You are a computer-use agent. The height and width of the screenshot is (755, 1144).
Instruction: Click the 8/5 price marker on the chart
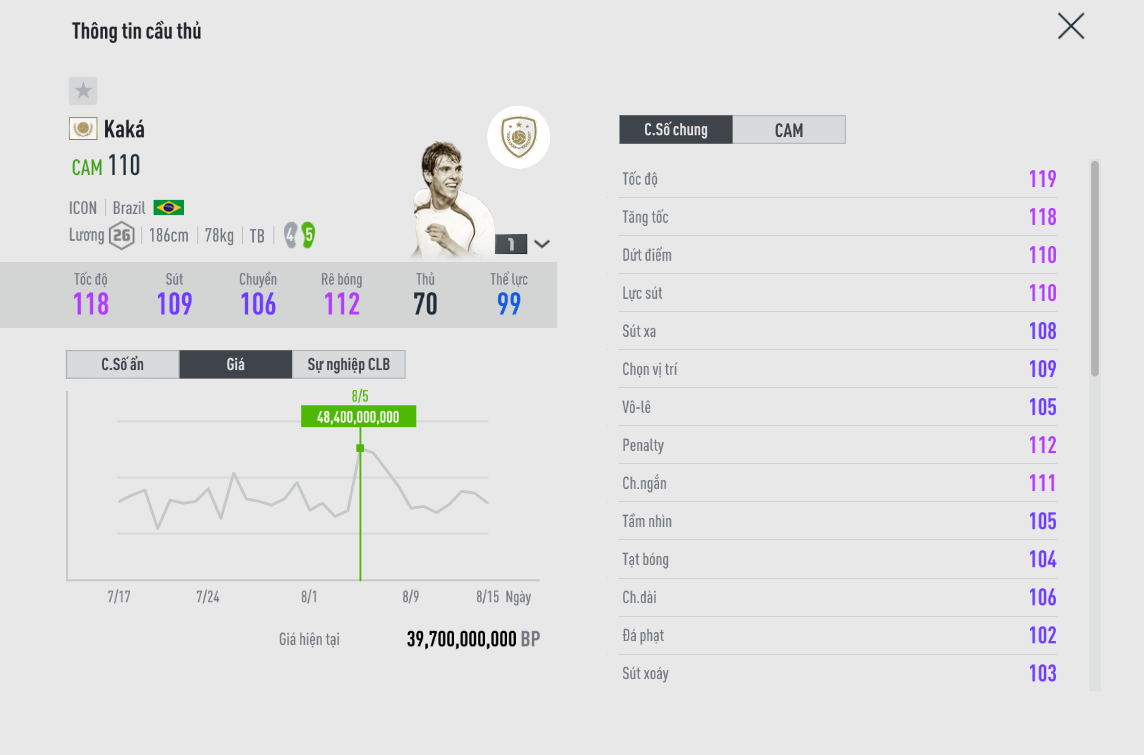tap(360, 448)
